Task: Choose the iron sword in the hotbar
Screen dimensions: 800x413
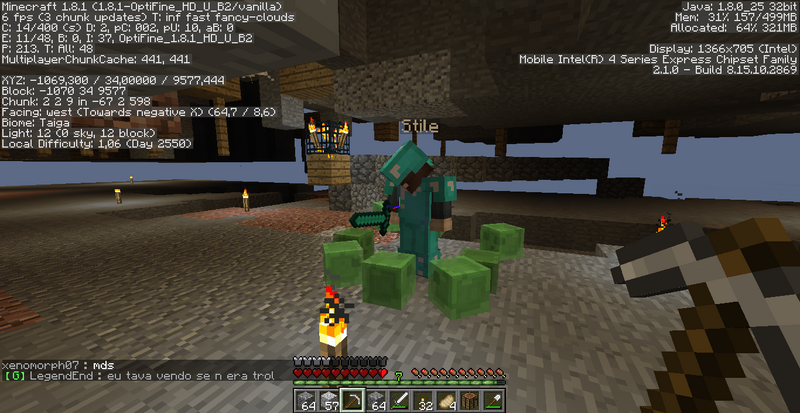Action: click(x=400, y=400)
